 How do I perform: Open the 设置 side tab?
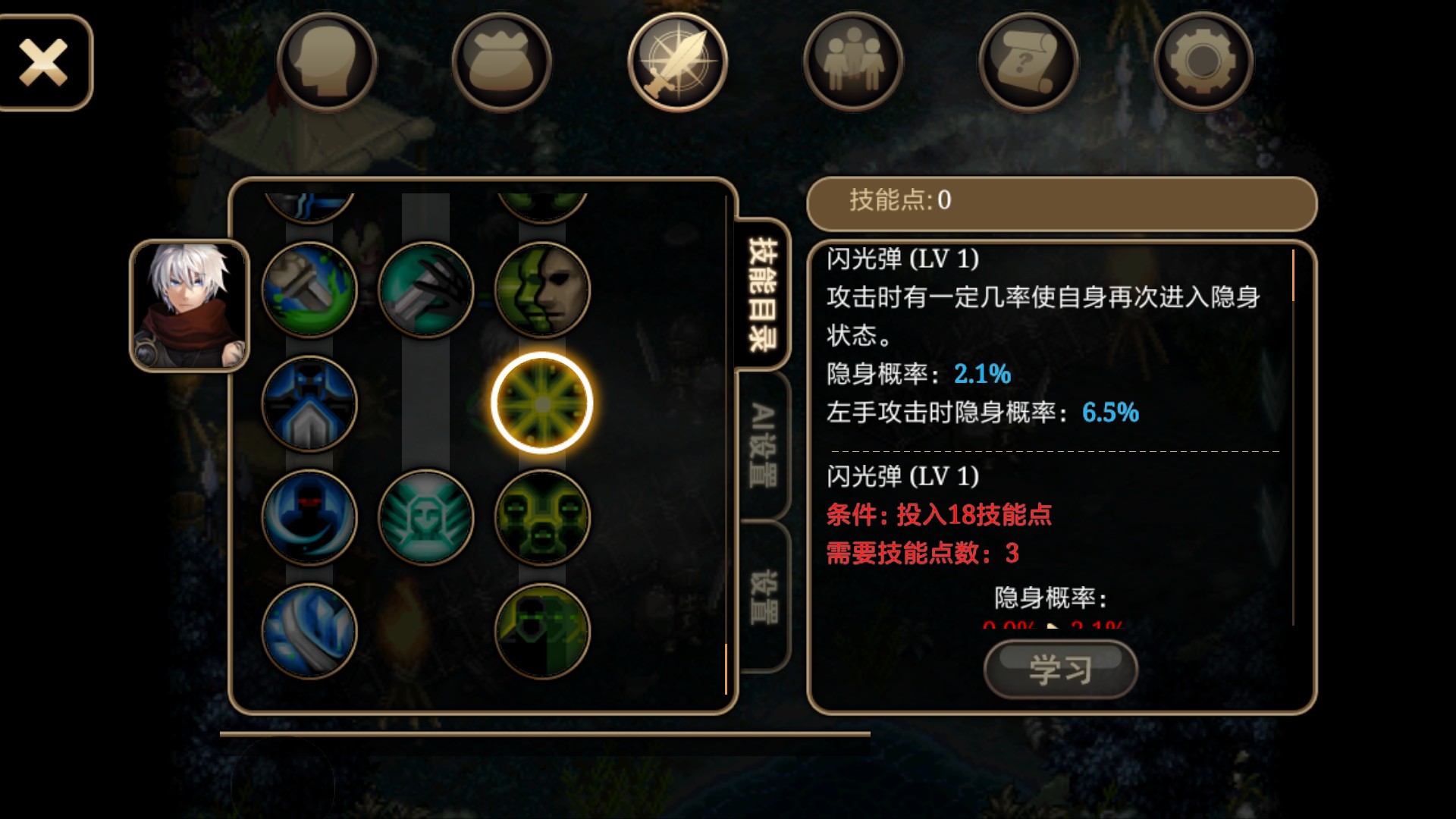pos(763,597)
